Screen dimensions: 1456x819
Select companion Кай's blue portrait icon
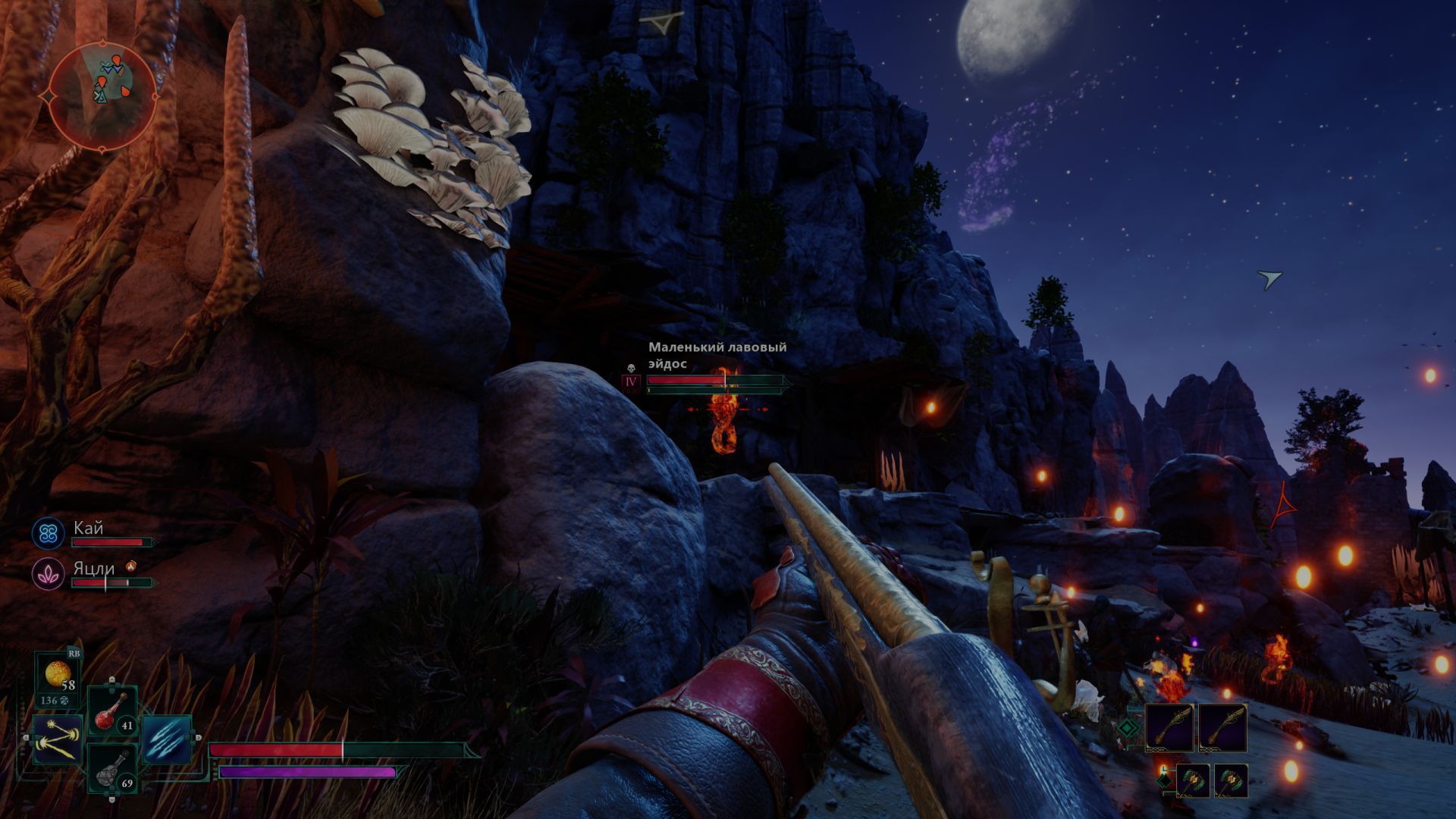(49, 533)
